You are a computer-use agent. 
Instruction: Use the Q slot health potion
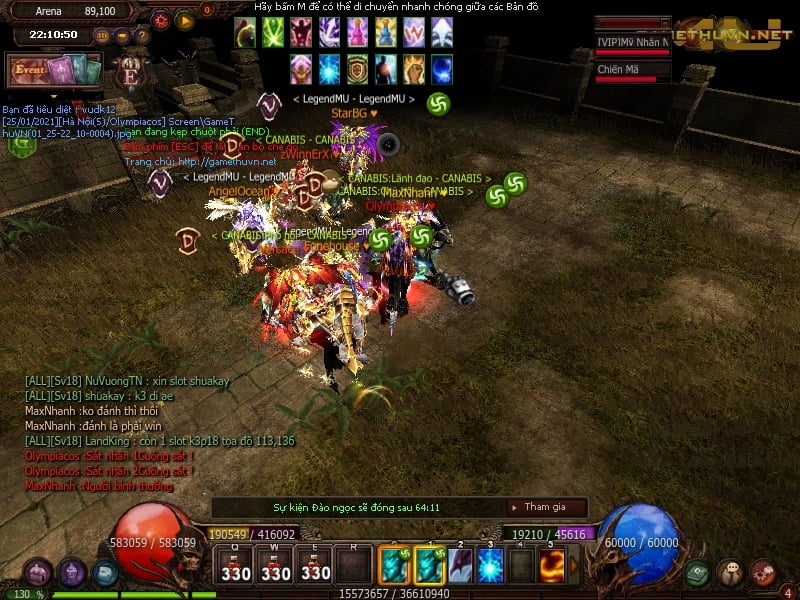[x=236, y=565]
